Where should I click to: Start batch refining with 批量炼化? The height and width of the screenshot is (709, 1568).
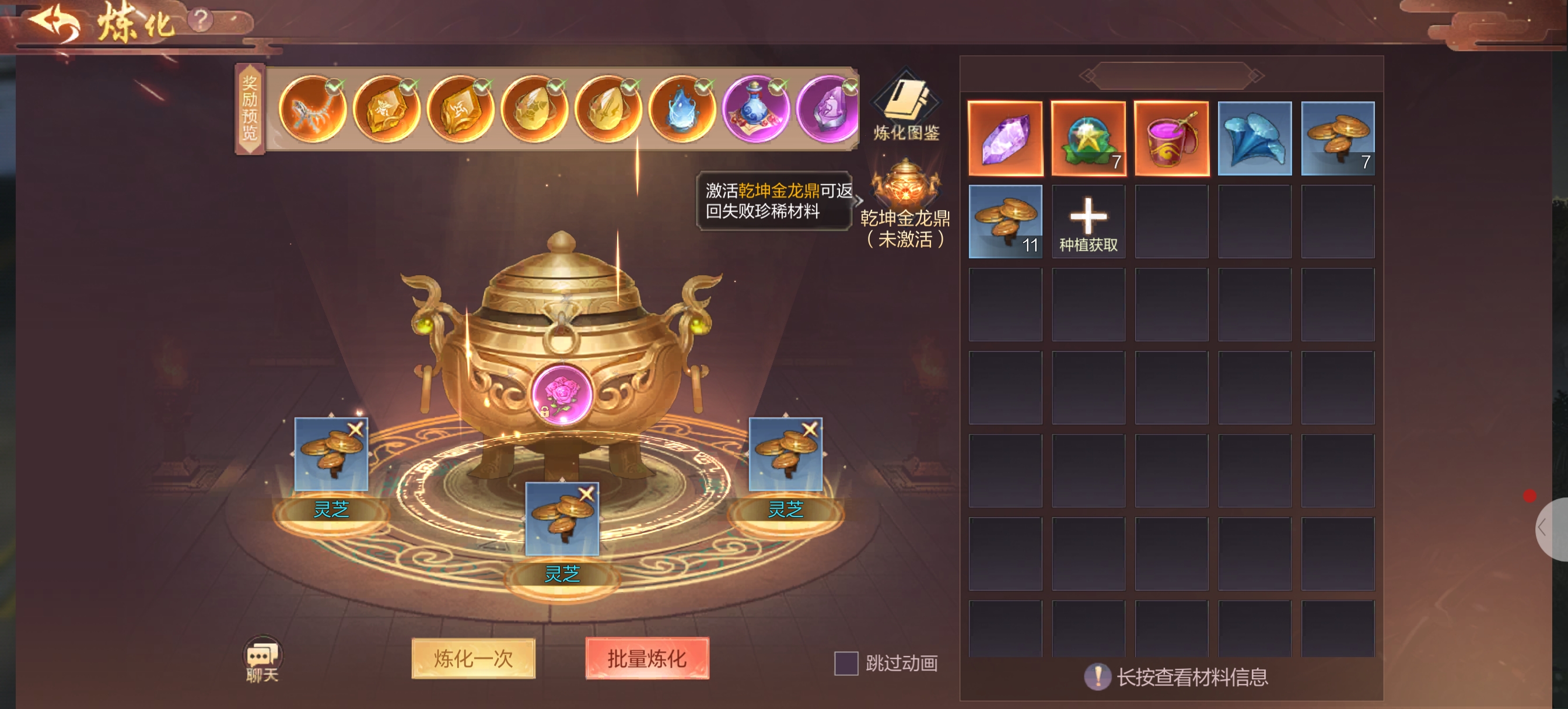646,658
